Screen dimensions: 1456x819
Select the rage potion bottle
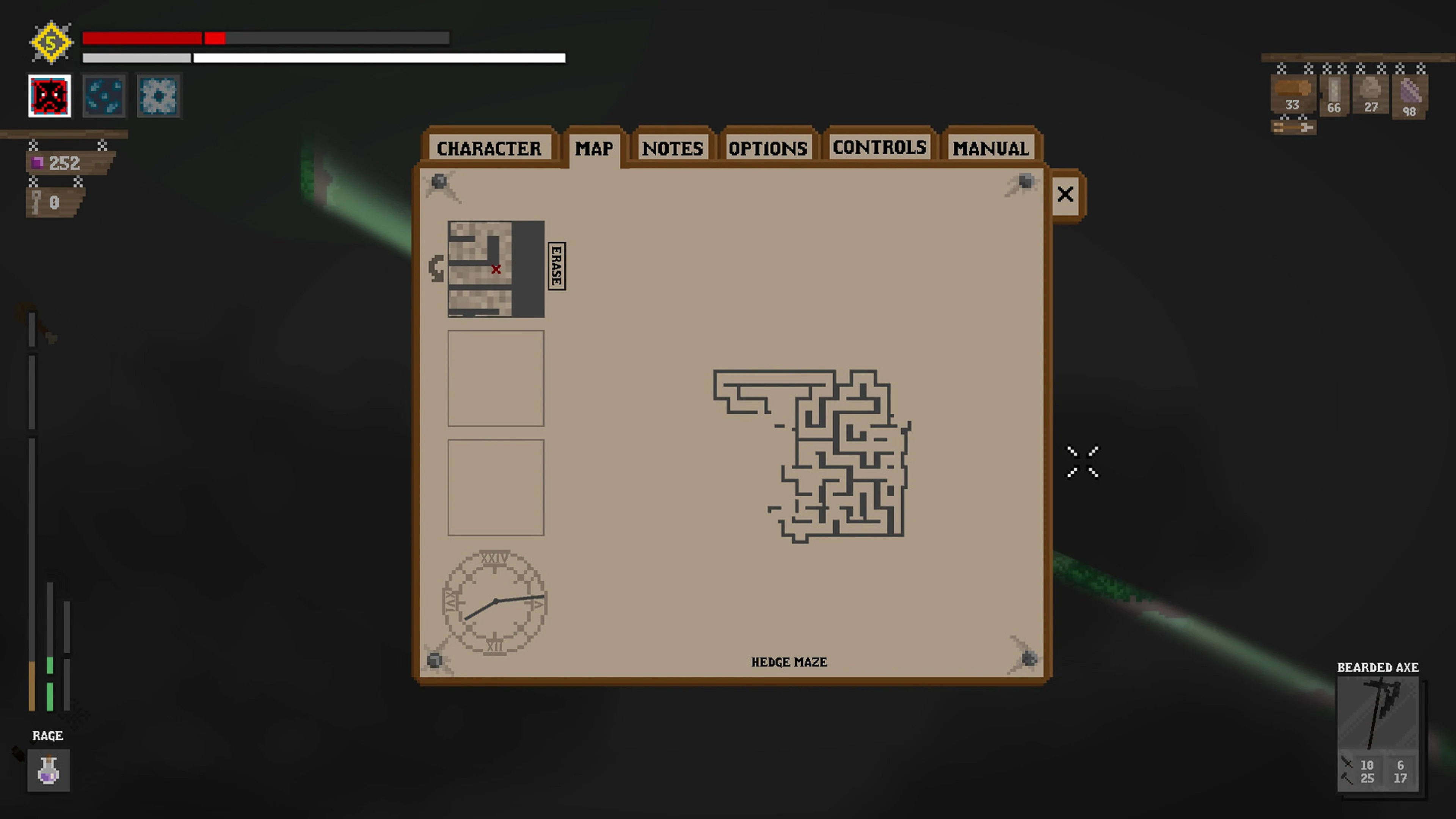click(49, 770)
